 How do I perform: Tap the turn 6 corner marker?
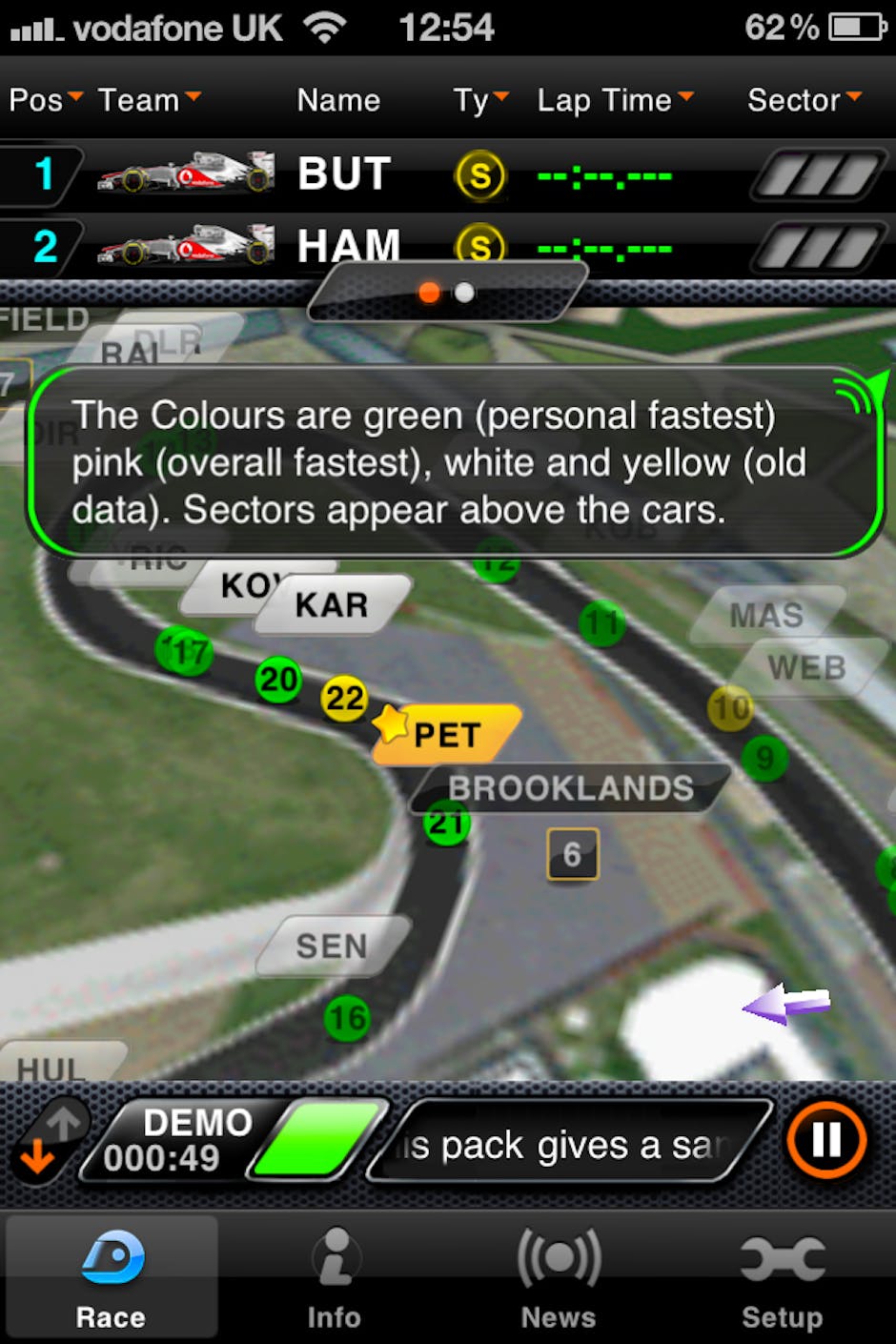572,854
